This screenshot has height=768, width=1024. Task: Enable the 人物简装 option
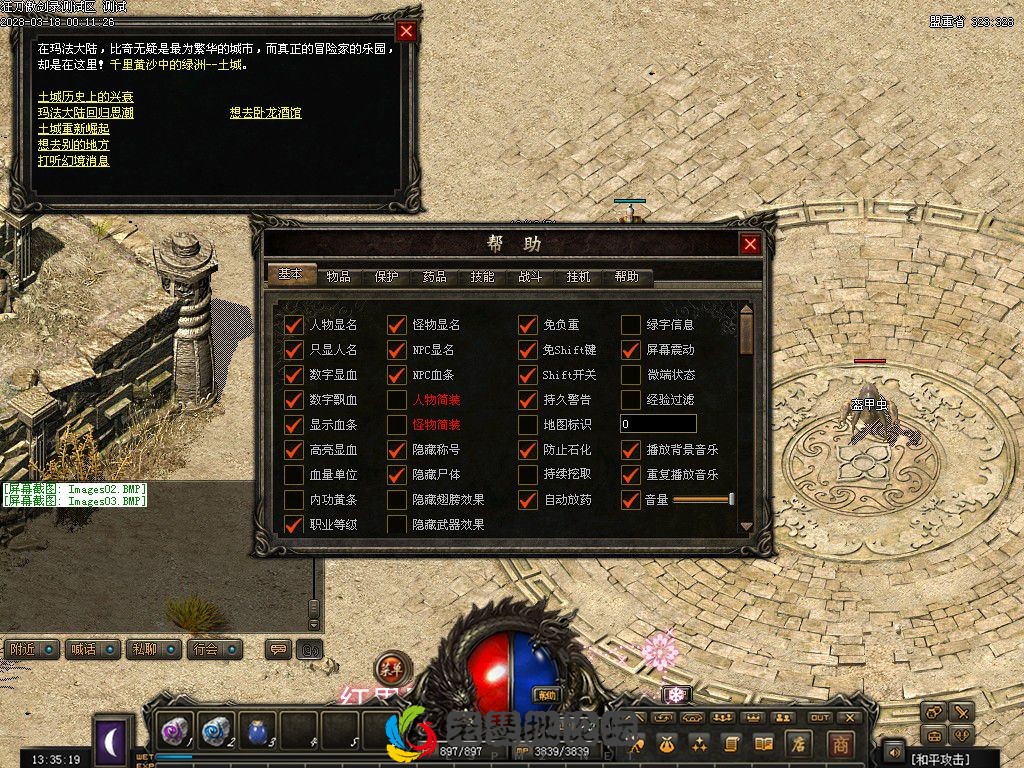pos(397,400)
